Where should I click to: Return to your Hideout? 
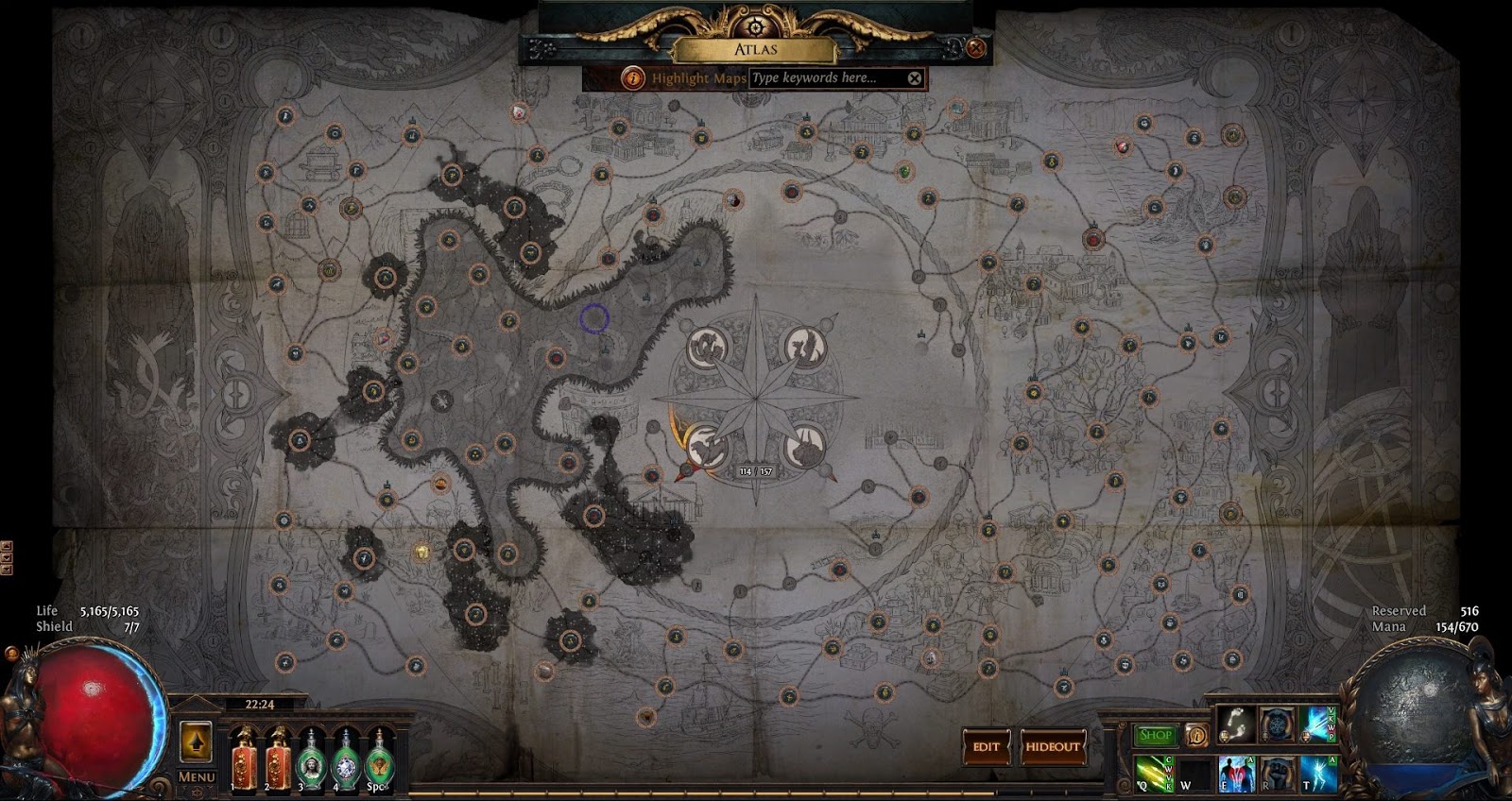[1052, 745]
